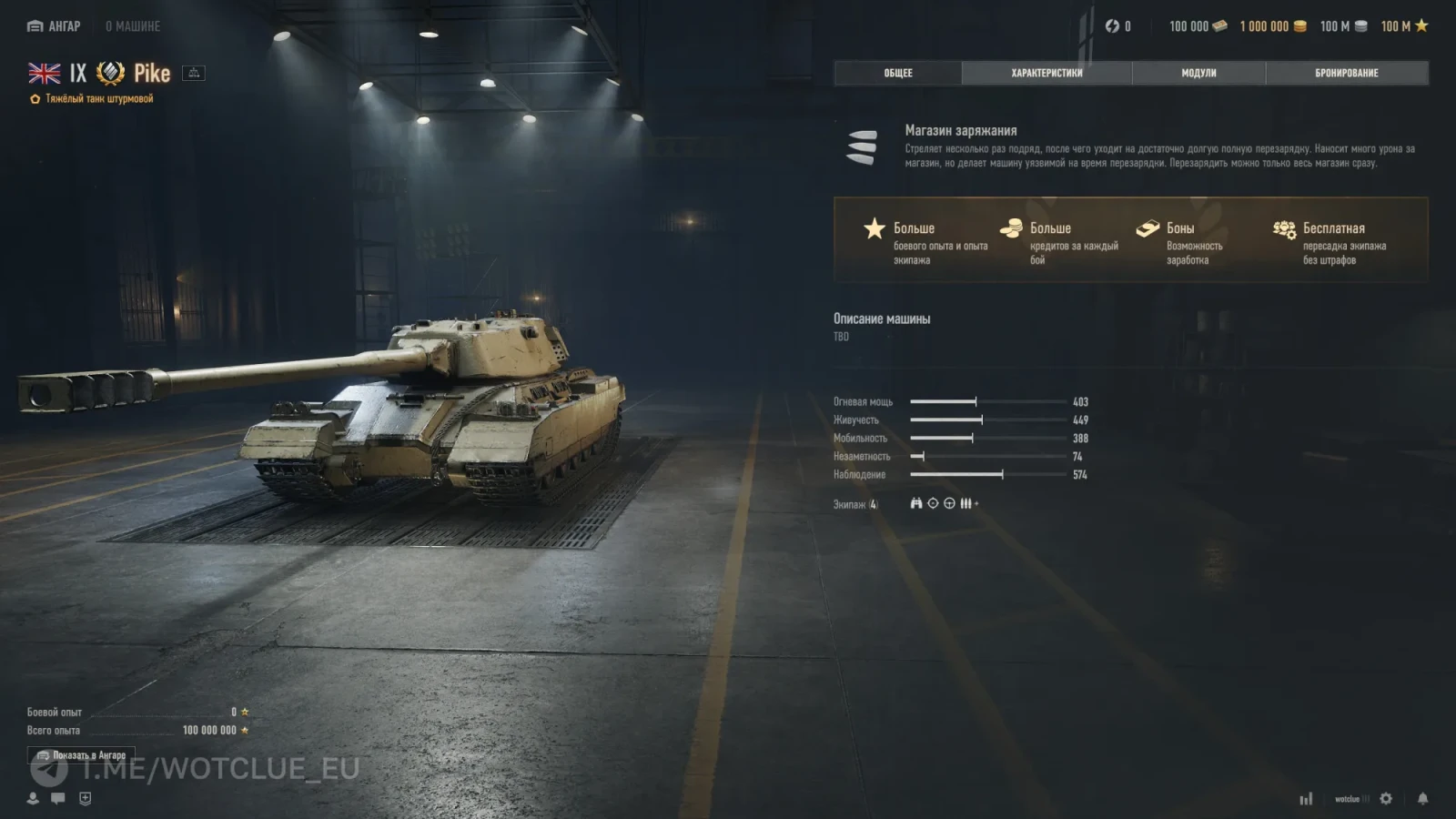
Task: Select the driver steering wheel crew icon
Action: point(949,504)
